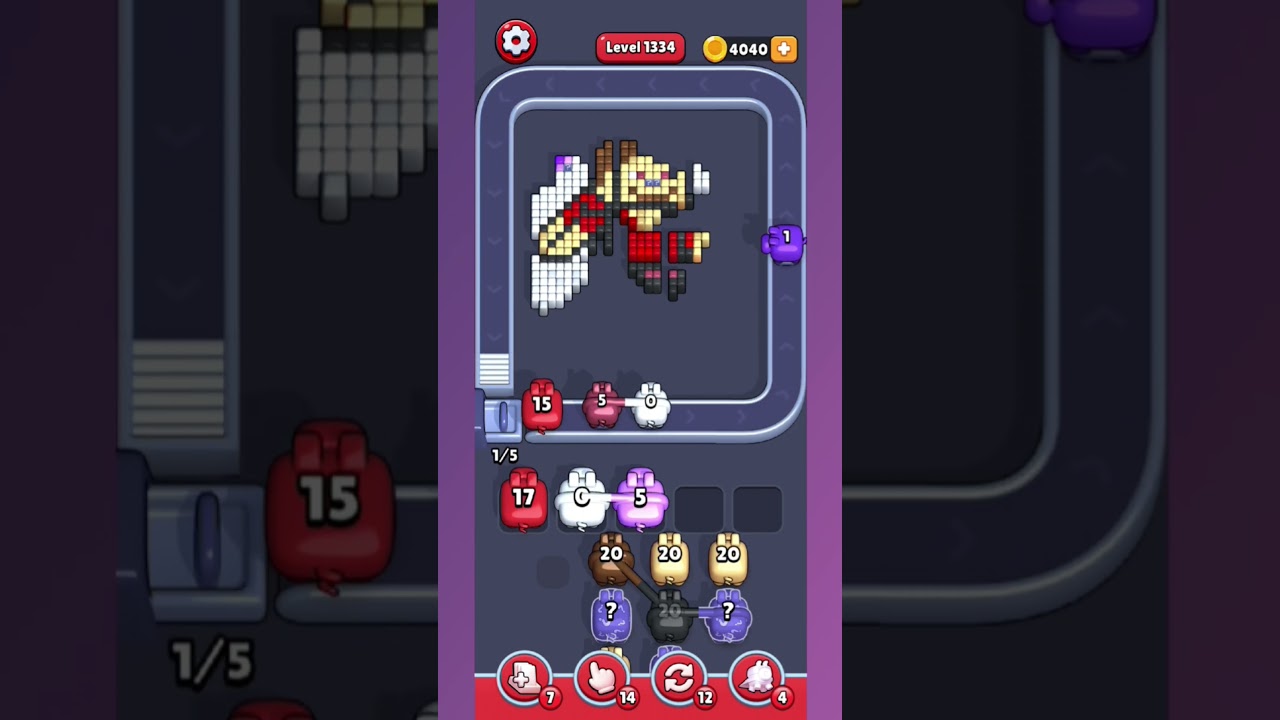Select the purple sheep labeled 1 on the track

[x=785, y=244]
